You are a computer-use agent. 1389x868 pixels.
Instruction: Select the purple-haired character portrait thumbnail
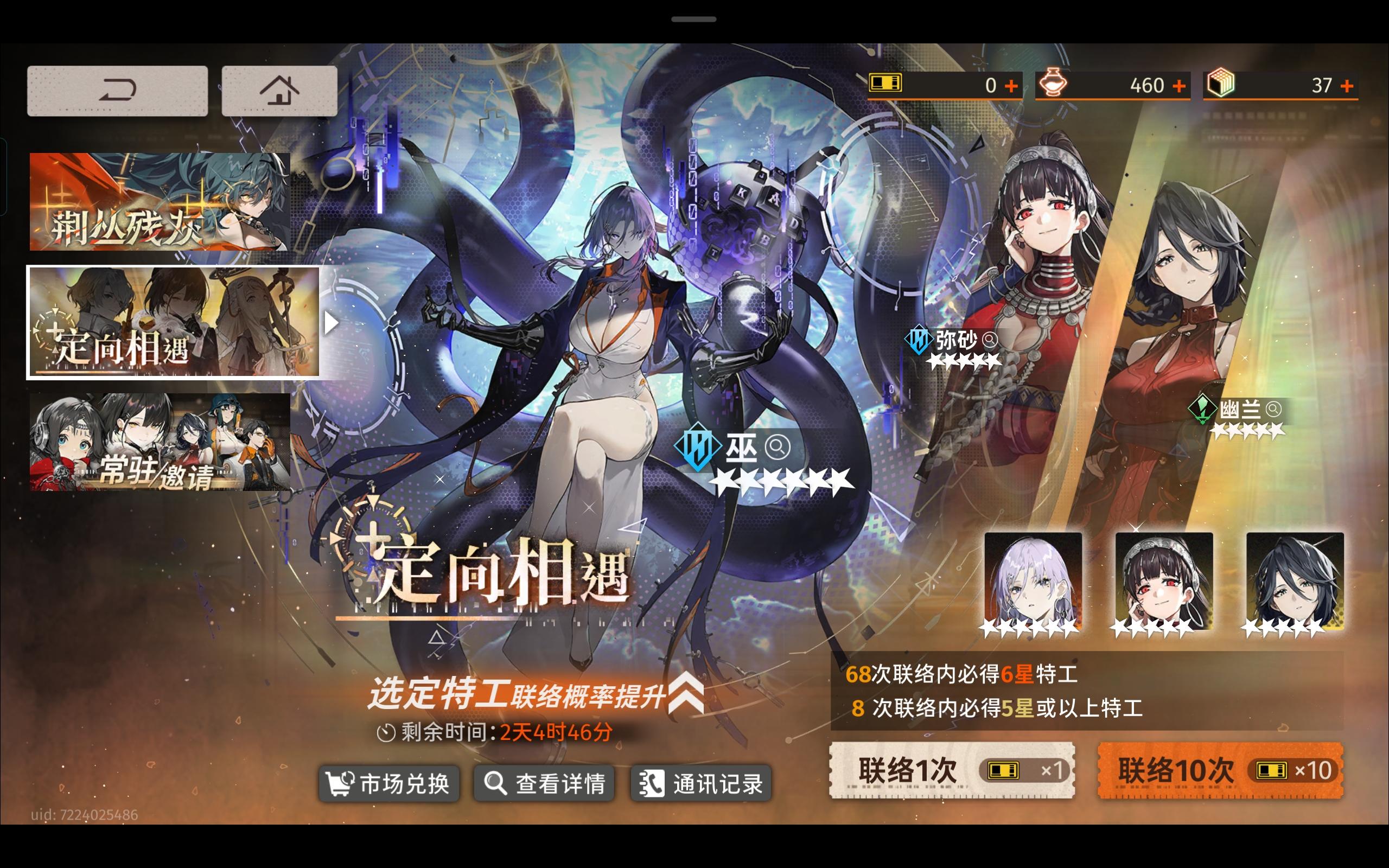[x=1034, y=579]
